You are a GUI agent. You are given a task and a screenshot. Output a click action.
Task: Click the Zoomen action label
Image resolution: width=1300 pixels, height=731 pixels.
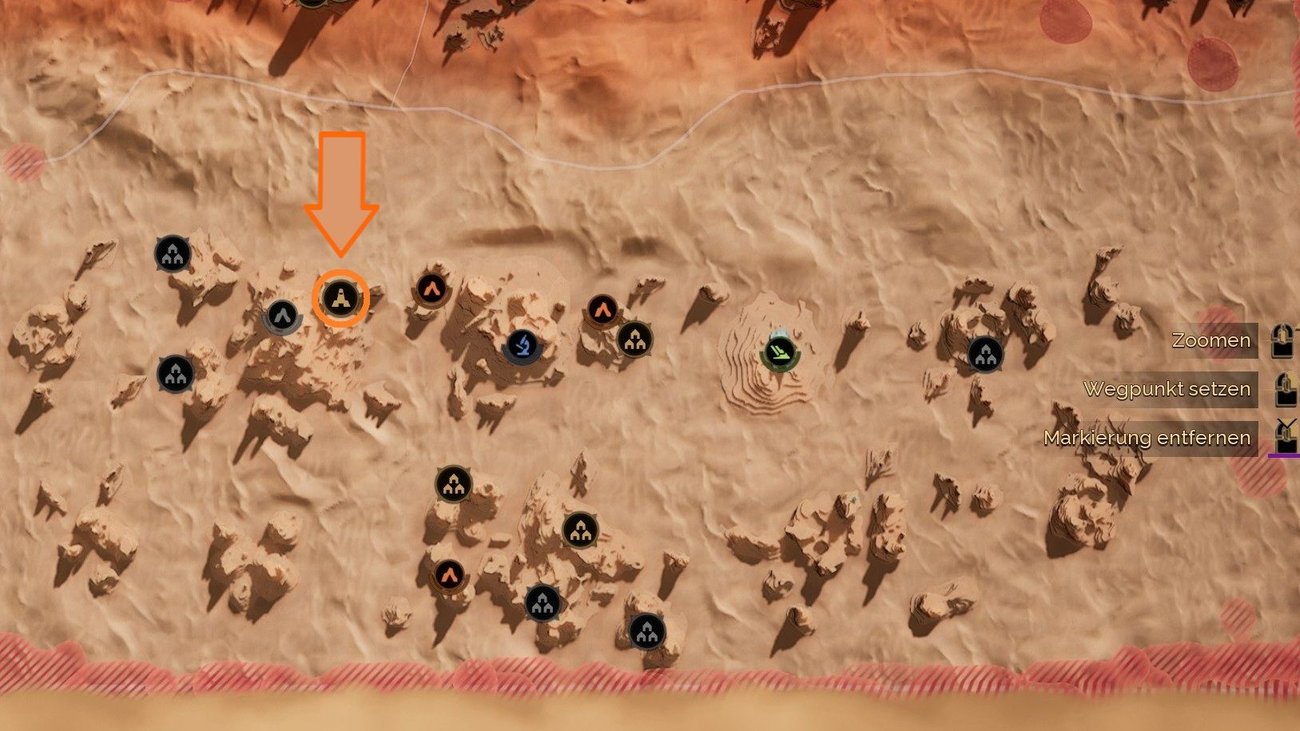[x=1213, y=340]
